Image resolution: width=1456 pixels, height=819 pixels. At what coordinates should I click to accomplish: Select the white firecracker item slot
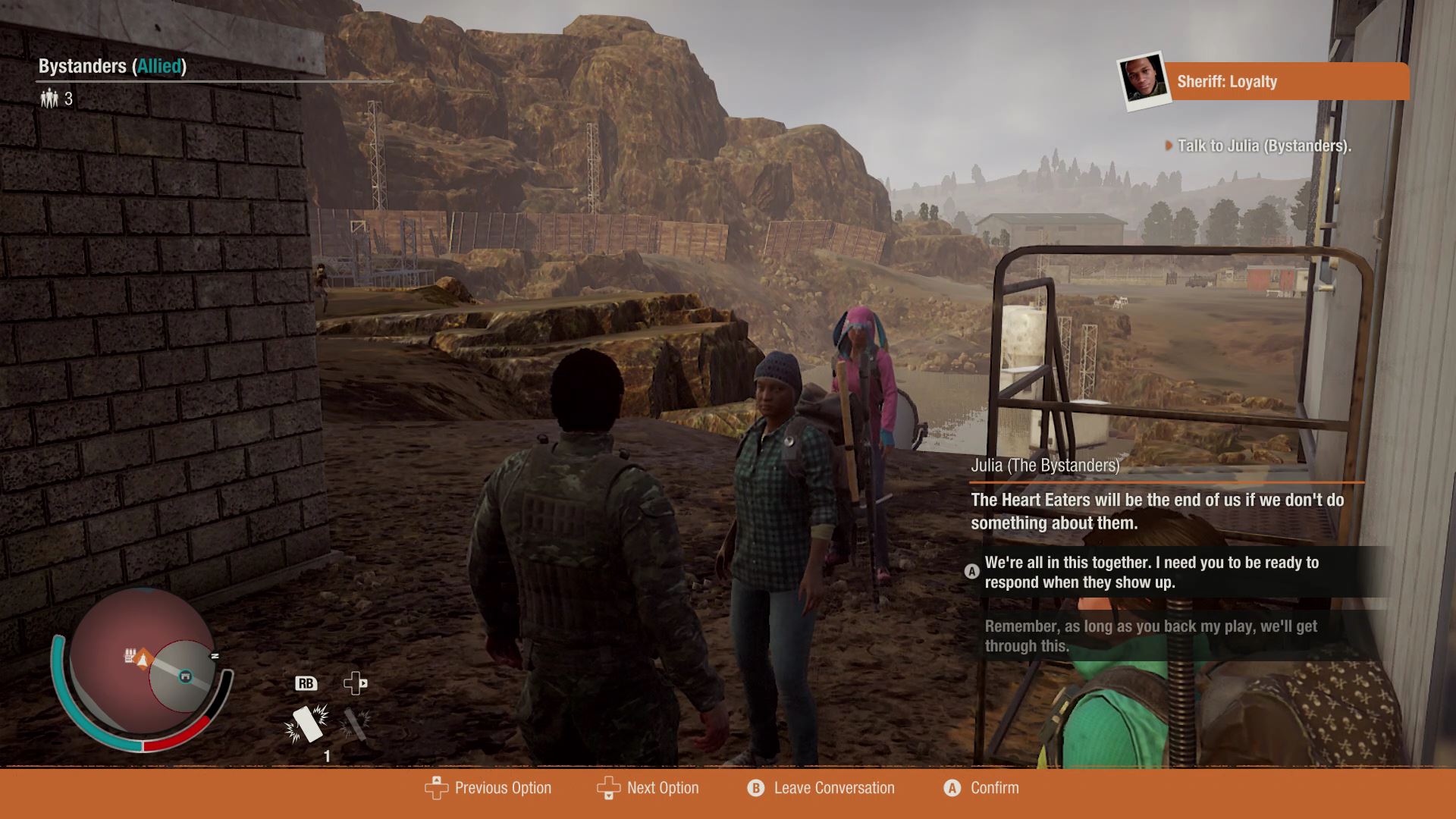click(x=307, y=723)
